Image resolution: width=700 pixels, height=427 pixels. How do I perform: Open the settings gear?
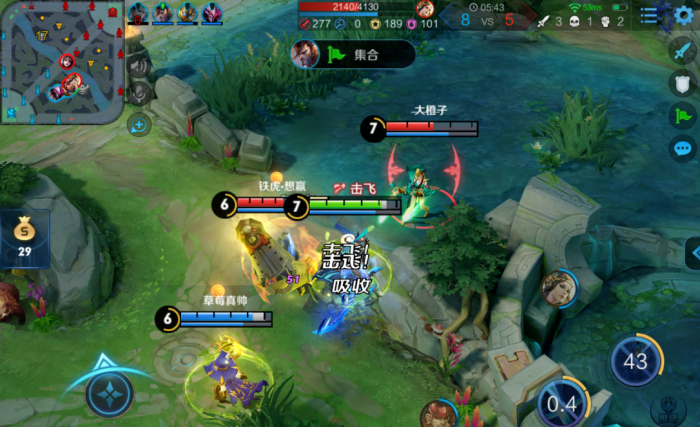click(x=683, y=15)
